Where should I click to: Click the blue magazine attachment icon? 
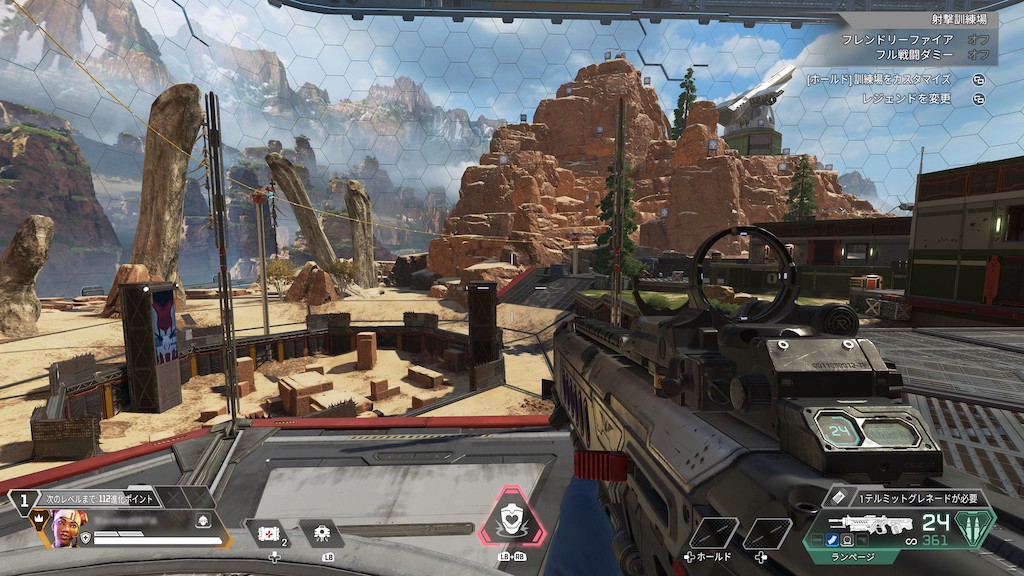coord(832,541)
